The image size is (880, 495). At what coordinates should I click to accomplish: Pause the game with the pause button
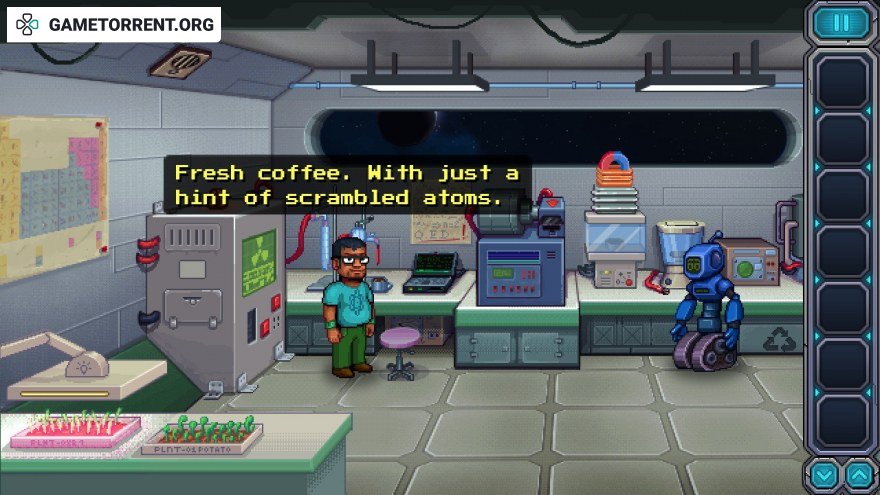point(841,23)
